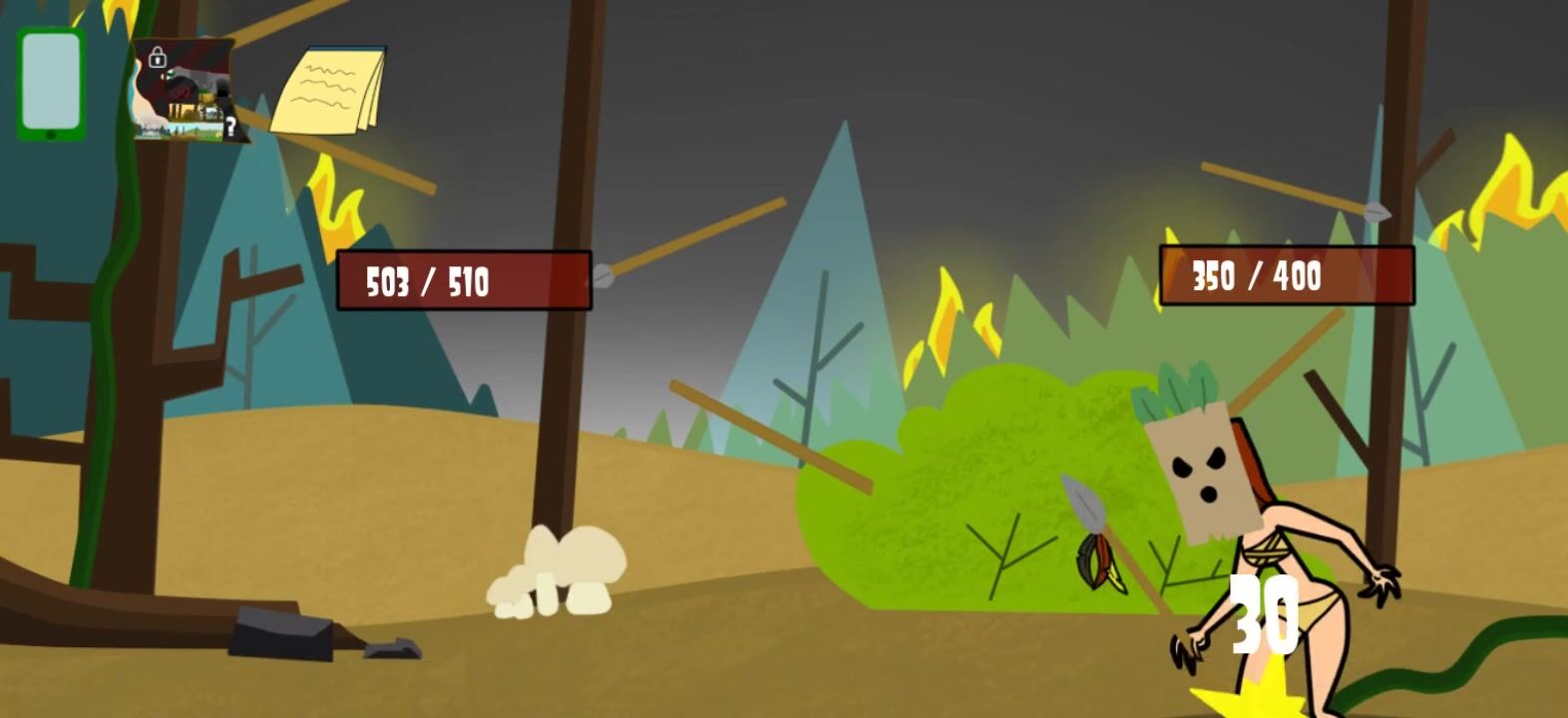Open the locked map icon
1568x718 pixels.
pyautogui.click(x=188, y=92)
